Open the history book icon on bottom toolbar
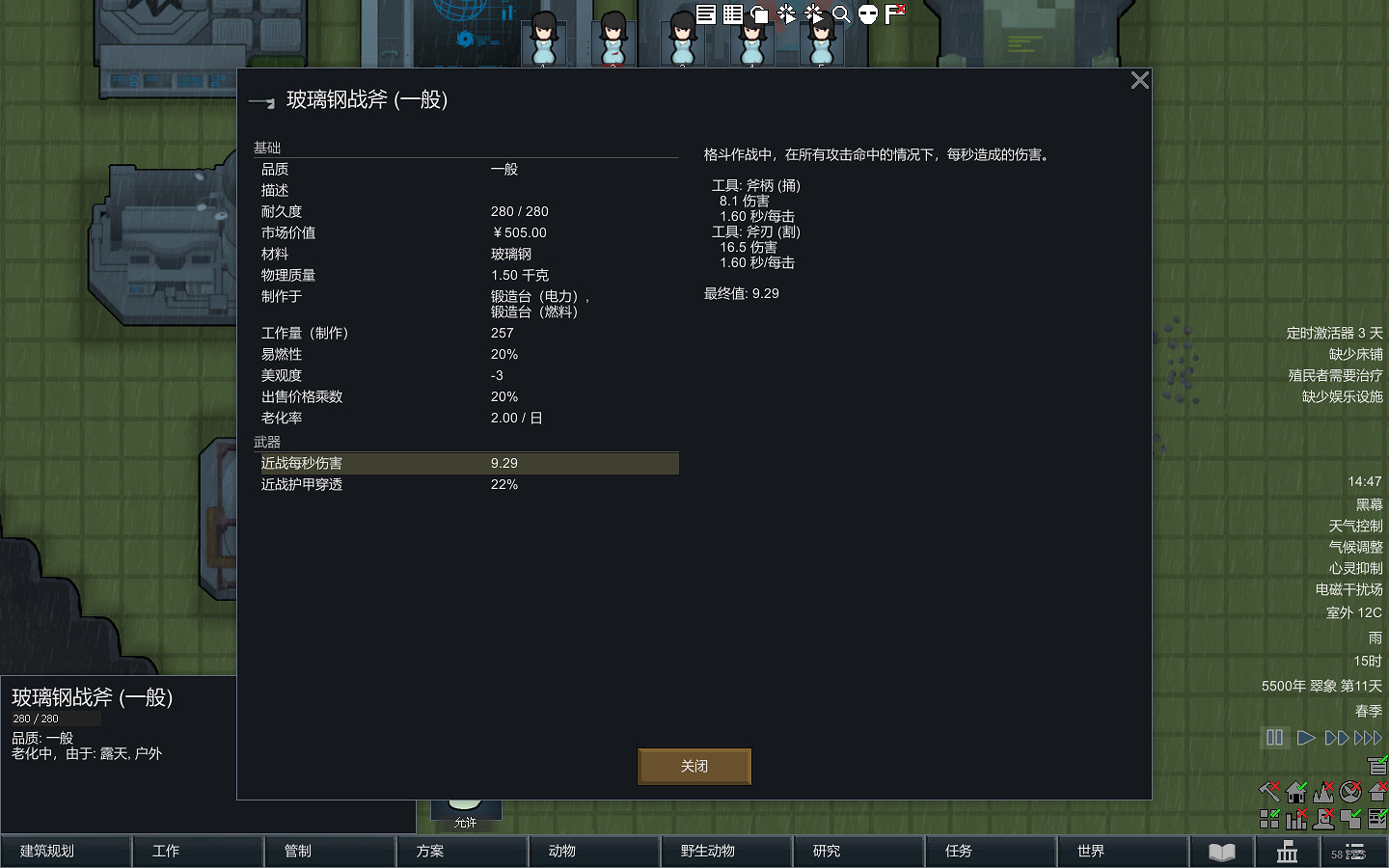The width and height of the screenshot is (1389, 868). click(x=1221, y=853)
